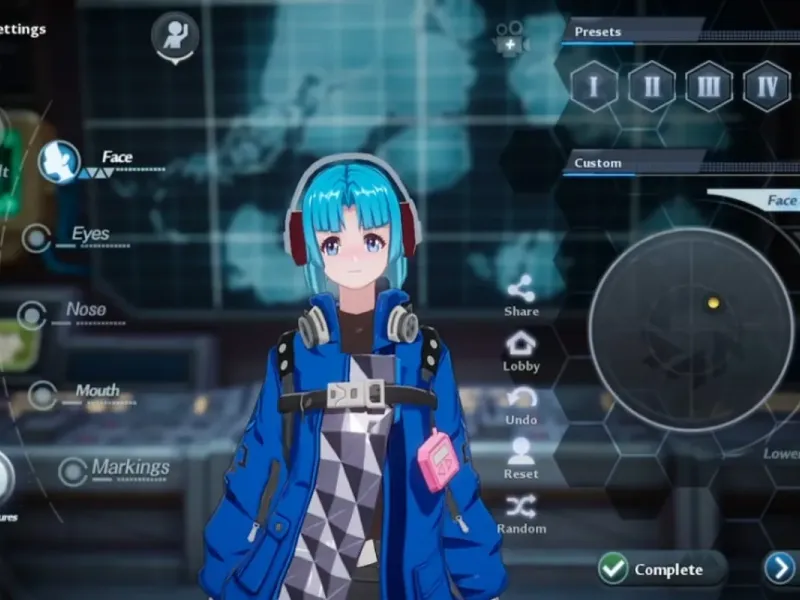Open the Face customization category

click(x=60, y=162)
